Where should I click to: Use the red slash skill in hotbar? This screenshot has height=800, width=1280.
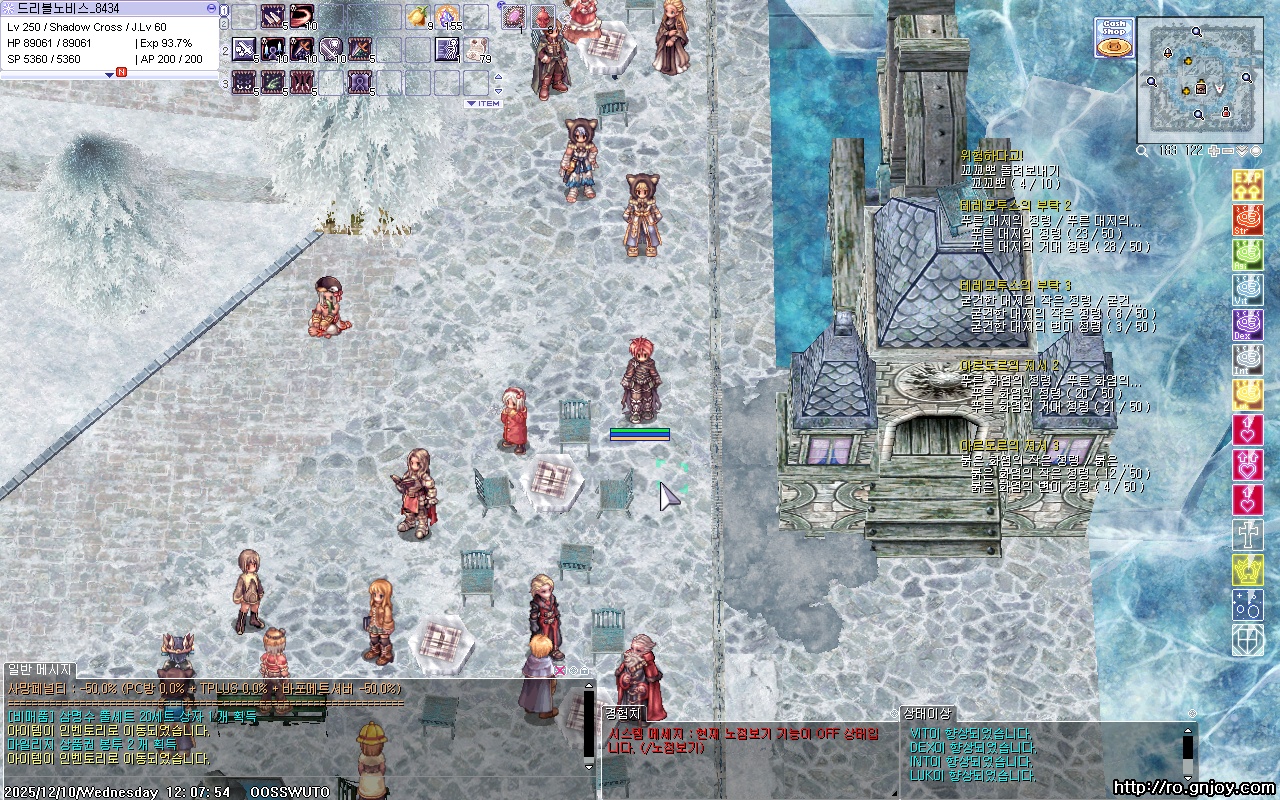coord(302,17)
